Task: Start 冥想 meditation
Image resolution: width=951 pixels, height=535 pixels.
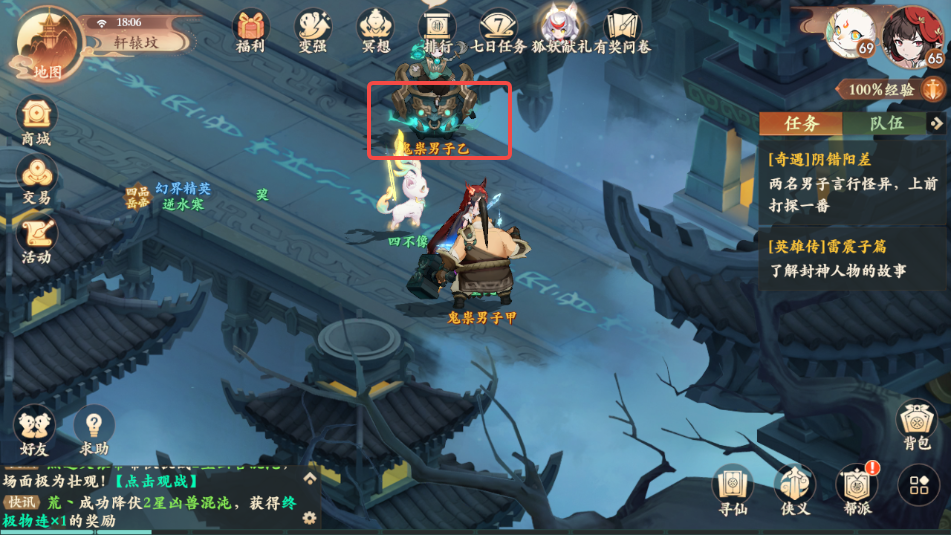Action: tap(375, 28)
